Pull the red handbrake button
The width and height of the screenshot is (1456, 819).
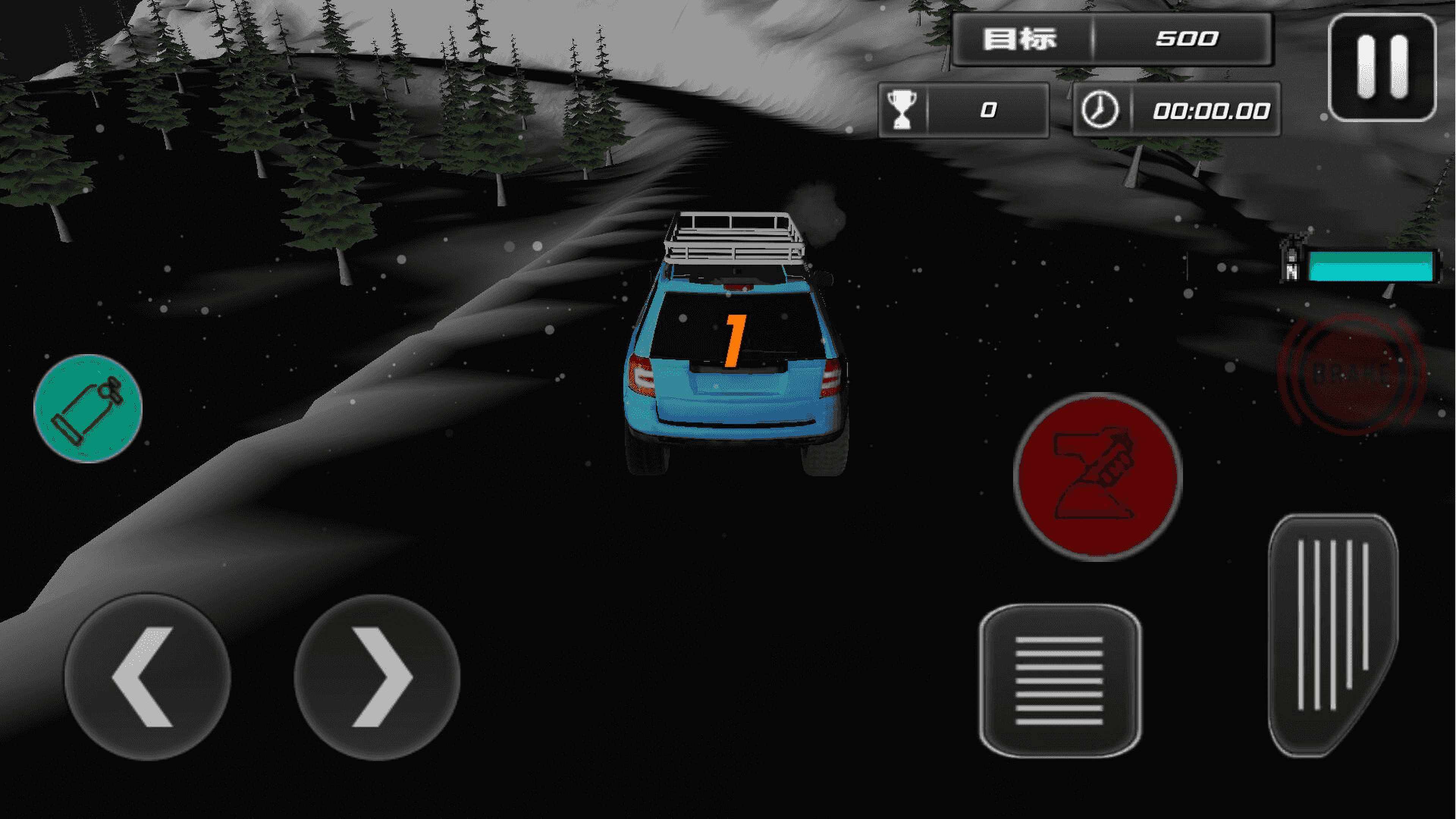(1097, 477)
